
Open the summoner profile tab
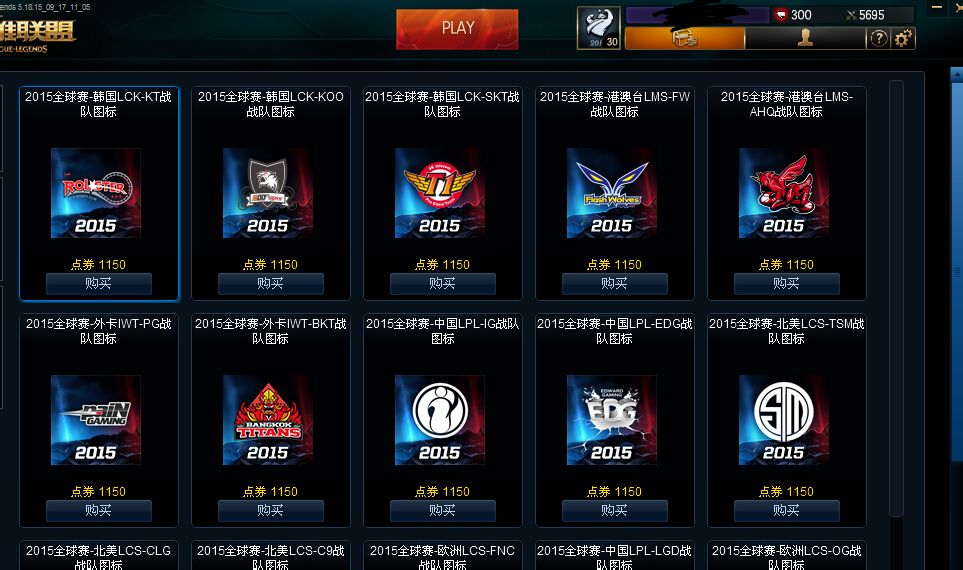click(805, 39)
